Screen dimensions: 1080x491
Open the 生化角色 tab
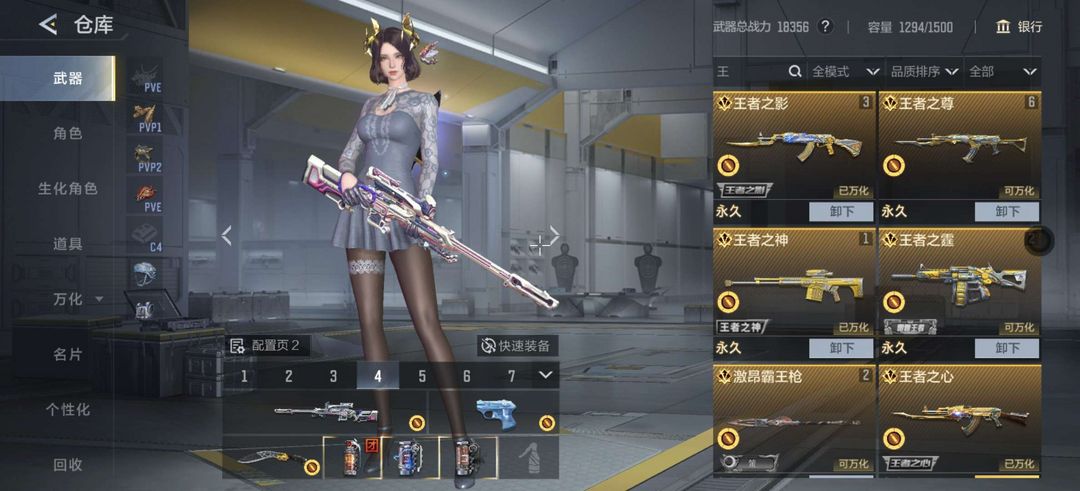click(x=67, y=188)
